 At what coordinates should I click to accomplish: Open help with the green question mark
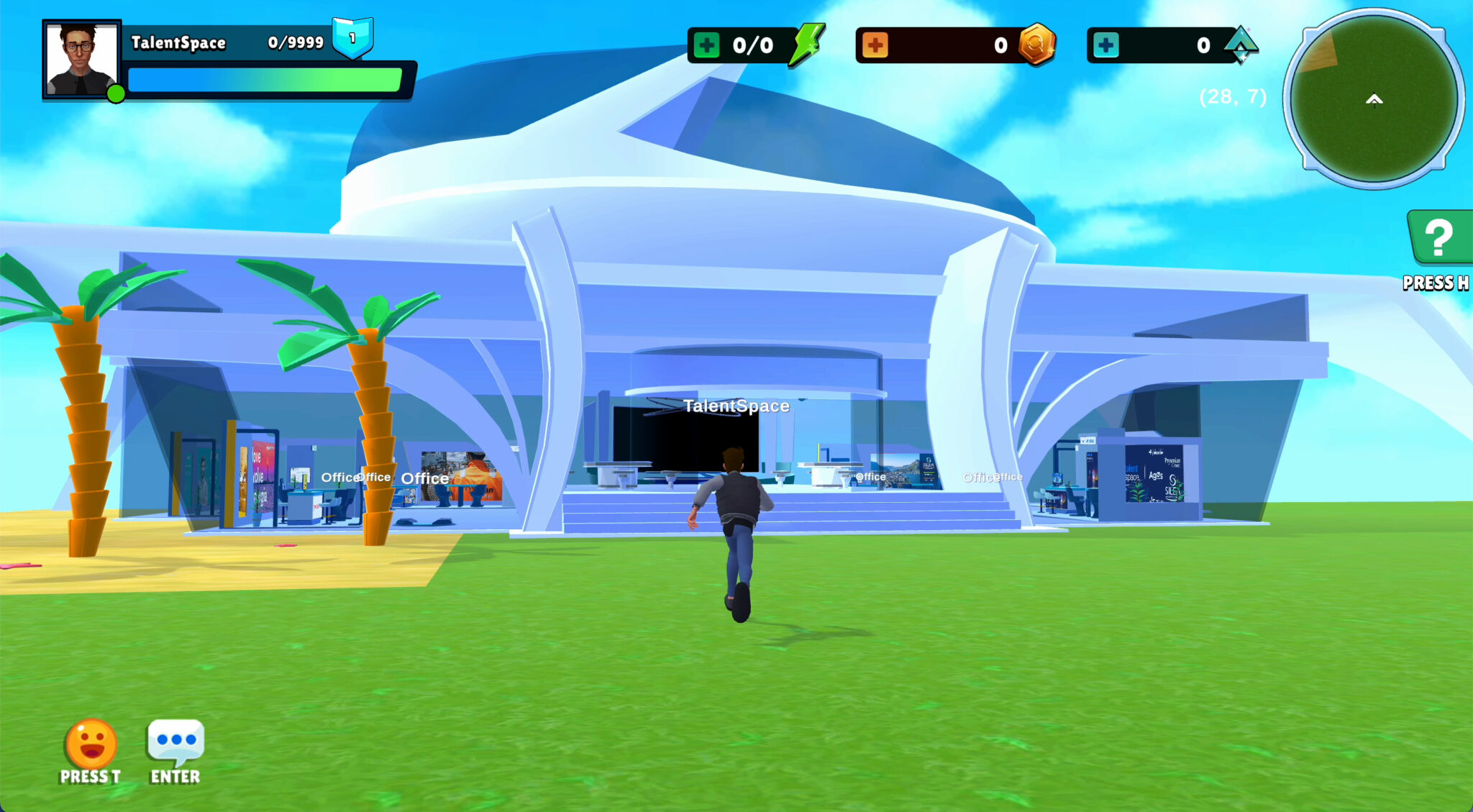pos(1438,238)
